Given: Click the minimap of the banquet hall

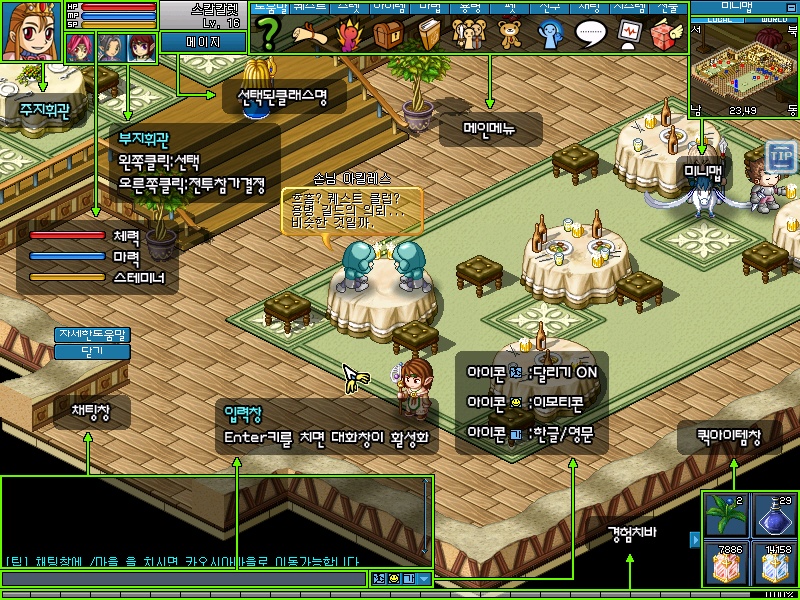Looking at the screenshot, I should (x=745, y=65).
